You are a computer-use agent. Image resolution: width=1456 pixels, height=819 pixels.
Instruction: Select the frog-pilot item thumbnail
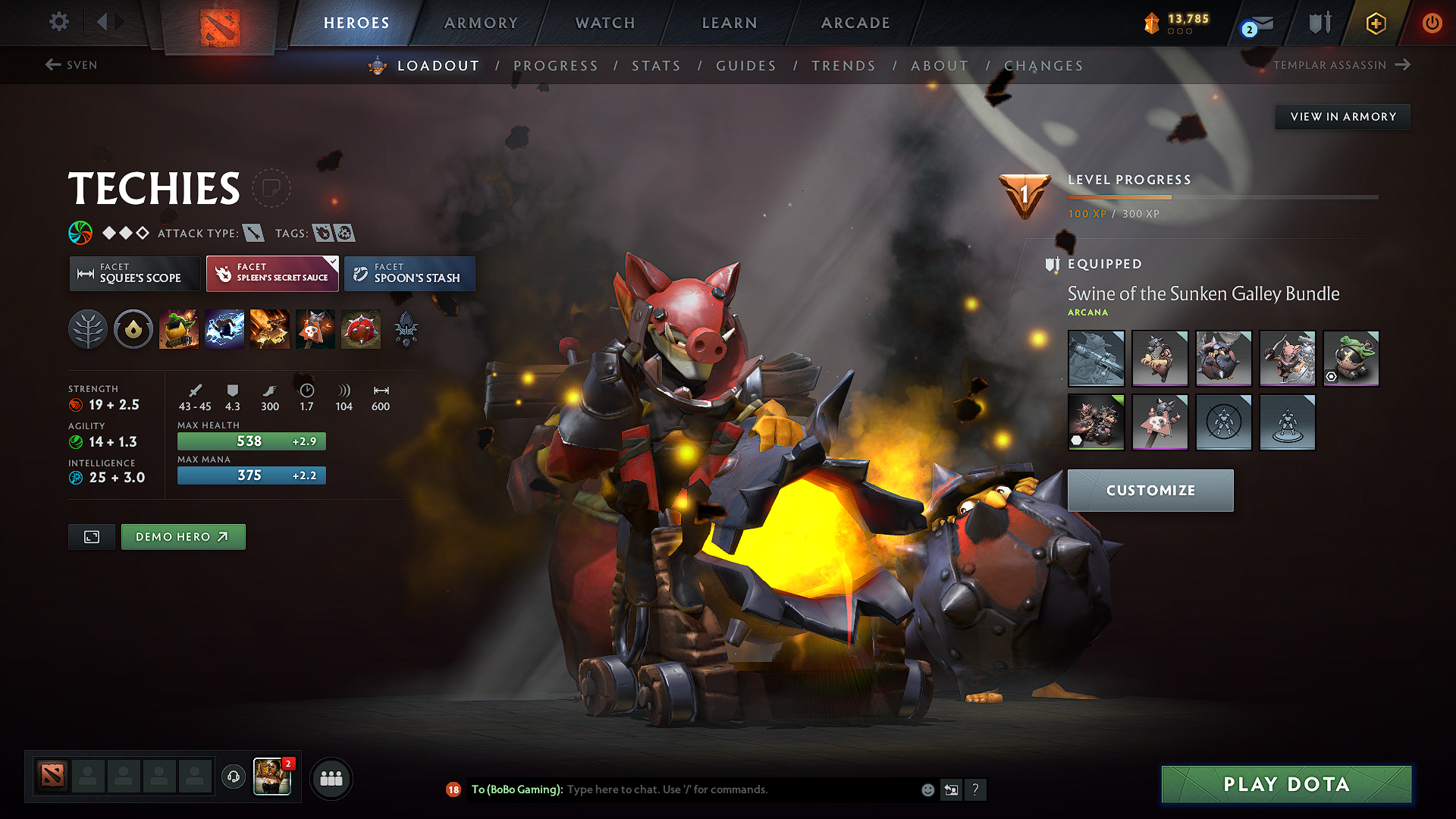tap(1351, 358)
